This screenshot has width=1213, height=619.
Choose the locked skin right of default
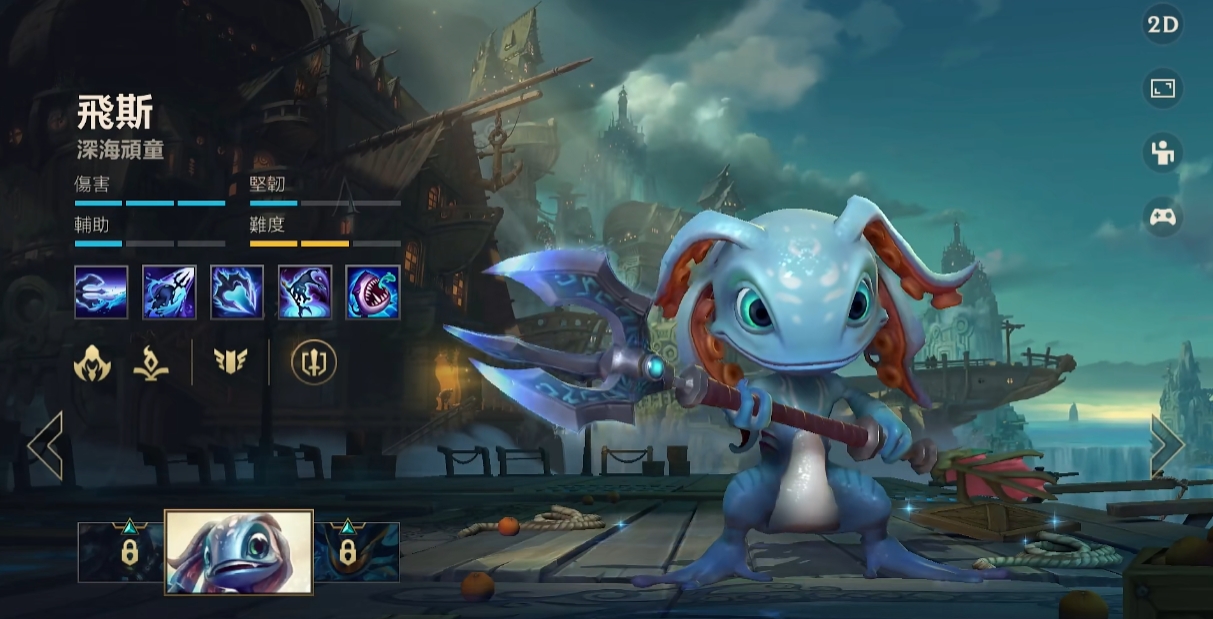point(357,552)
